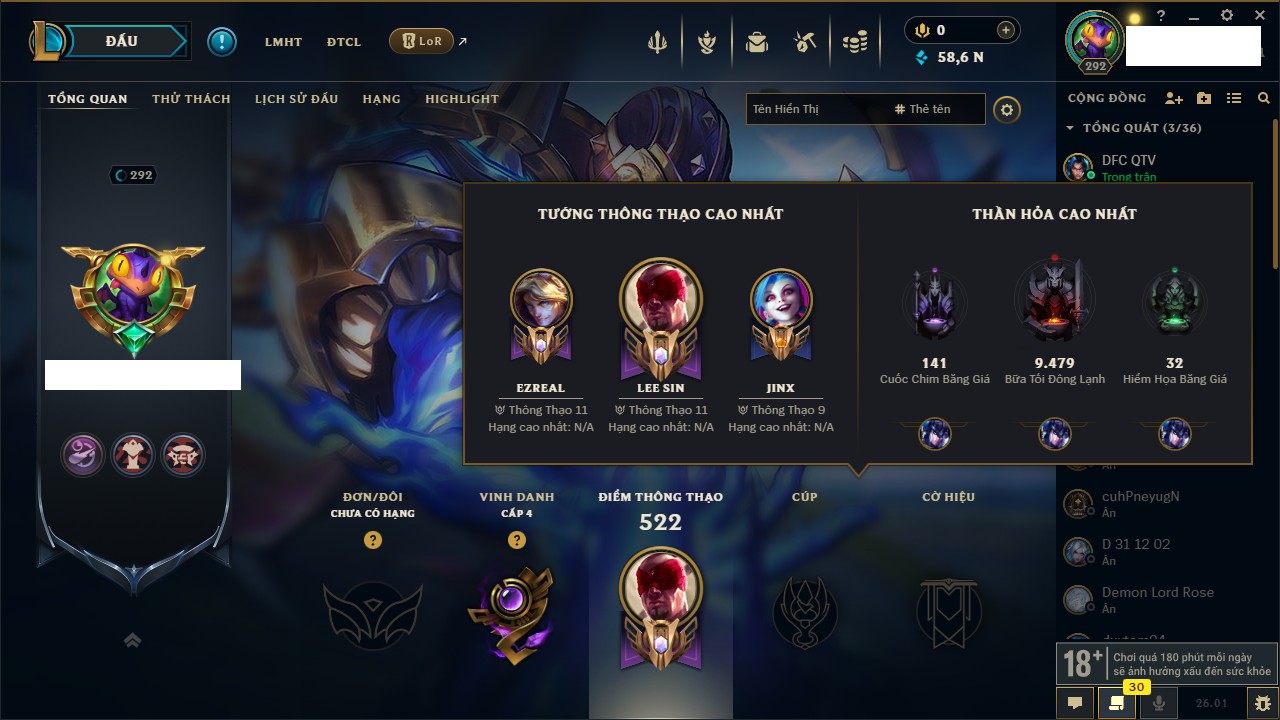Screen dimensions: 1280x720
Task: Launch the LoR link
Action: [x=422, y=42]
